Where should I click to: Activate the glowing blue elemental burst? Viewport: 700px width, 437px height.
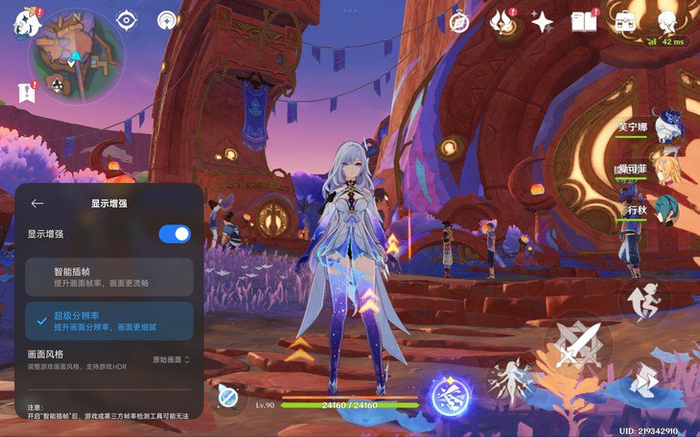pos(450,395)
